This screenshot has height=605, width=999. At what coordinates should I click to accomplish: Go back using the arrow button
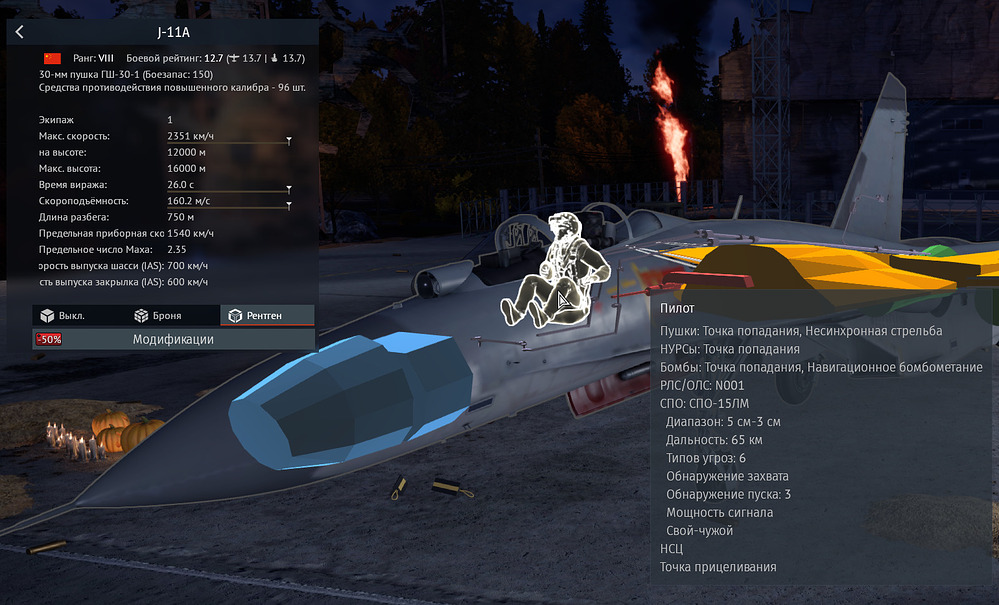tap(19, 32)
